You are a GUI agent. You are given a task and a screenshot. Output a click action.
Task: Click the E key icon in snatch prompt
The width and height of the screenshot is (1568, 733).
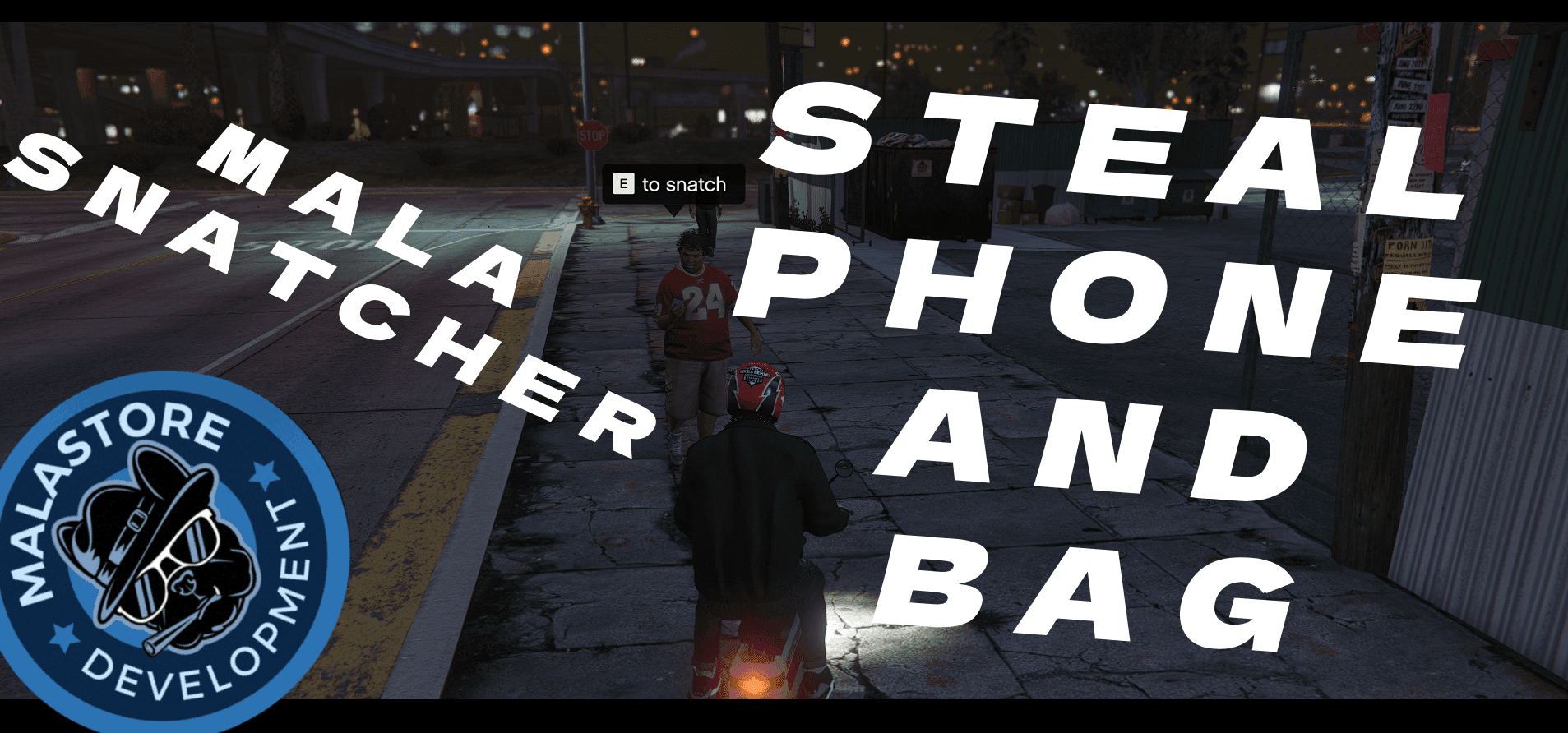pyautogui.click(x=622, y=184)
